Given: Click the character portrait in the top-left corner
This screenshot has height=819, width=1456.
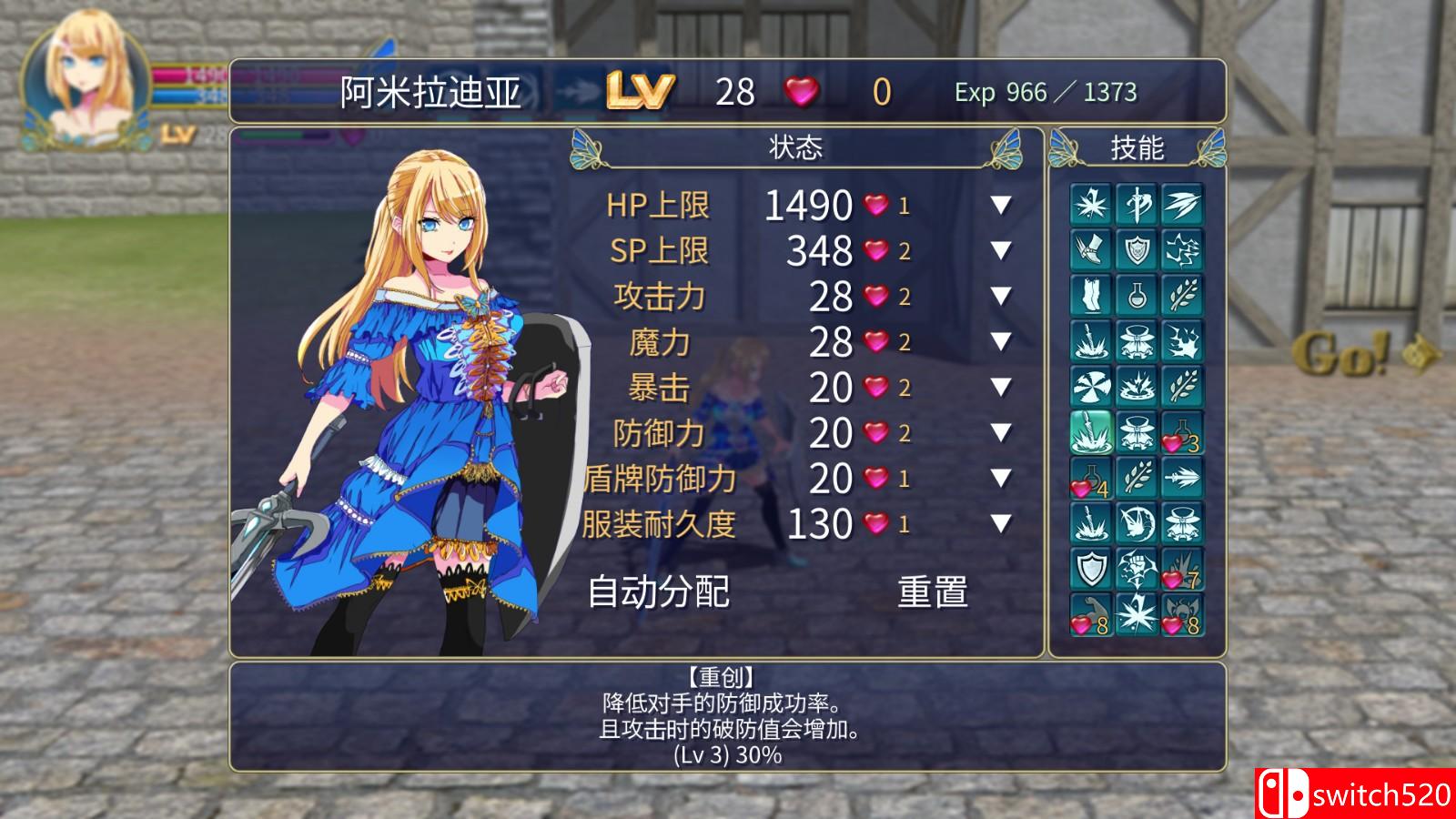Looking at the screenshot, I should point(82,77).
